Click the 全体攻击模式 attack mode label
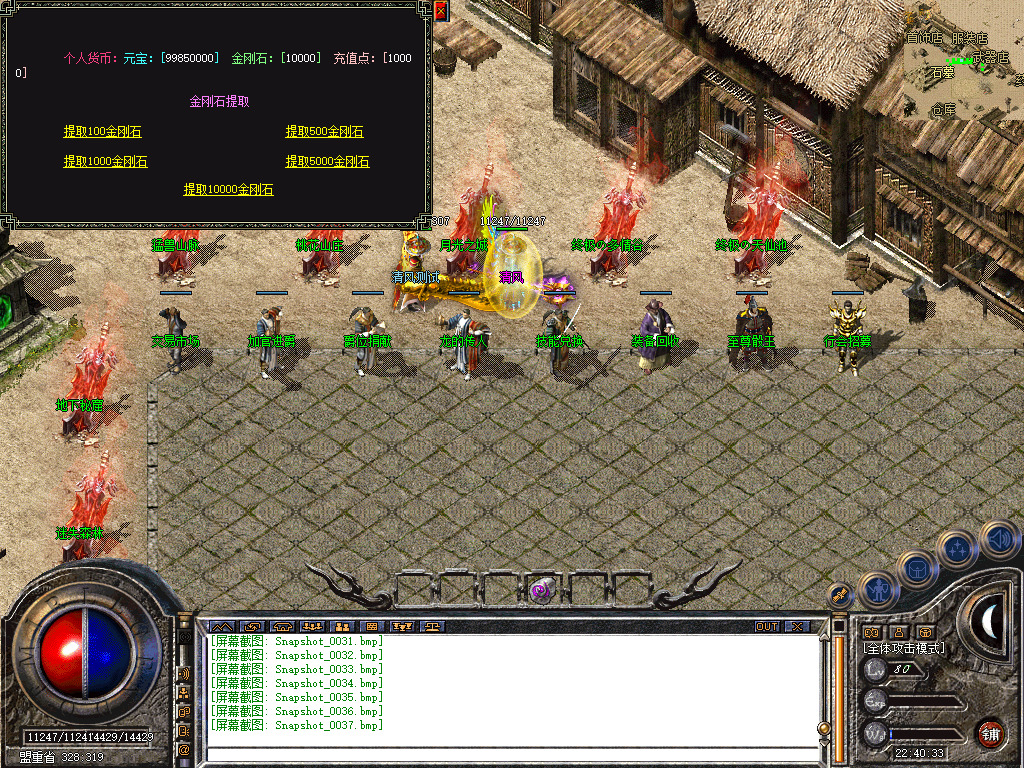This screenshot has height=768, width=1024. coord(904,648)
